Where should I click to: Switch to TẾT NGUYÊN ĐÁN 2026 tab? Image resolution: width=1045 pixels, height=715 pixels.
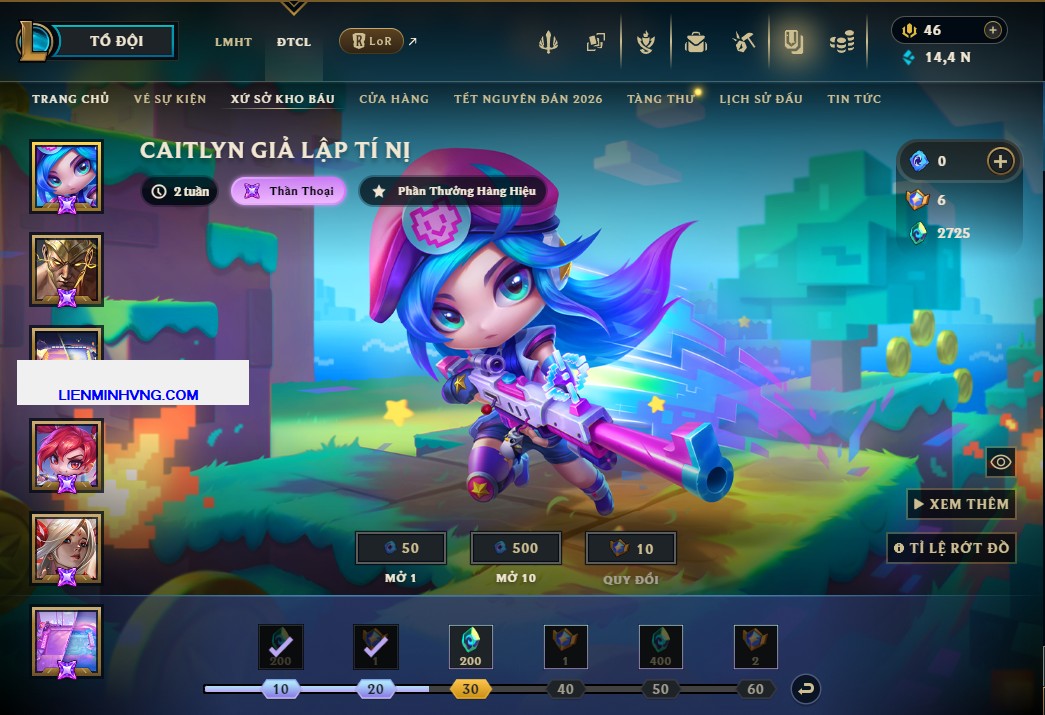pyautogui.click(x=528, y=99)
